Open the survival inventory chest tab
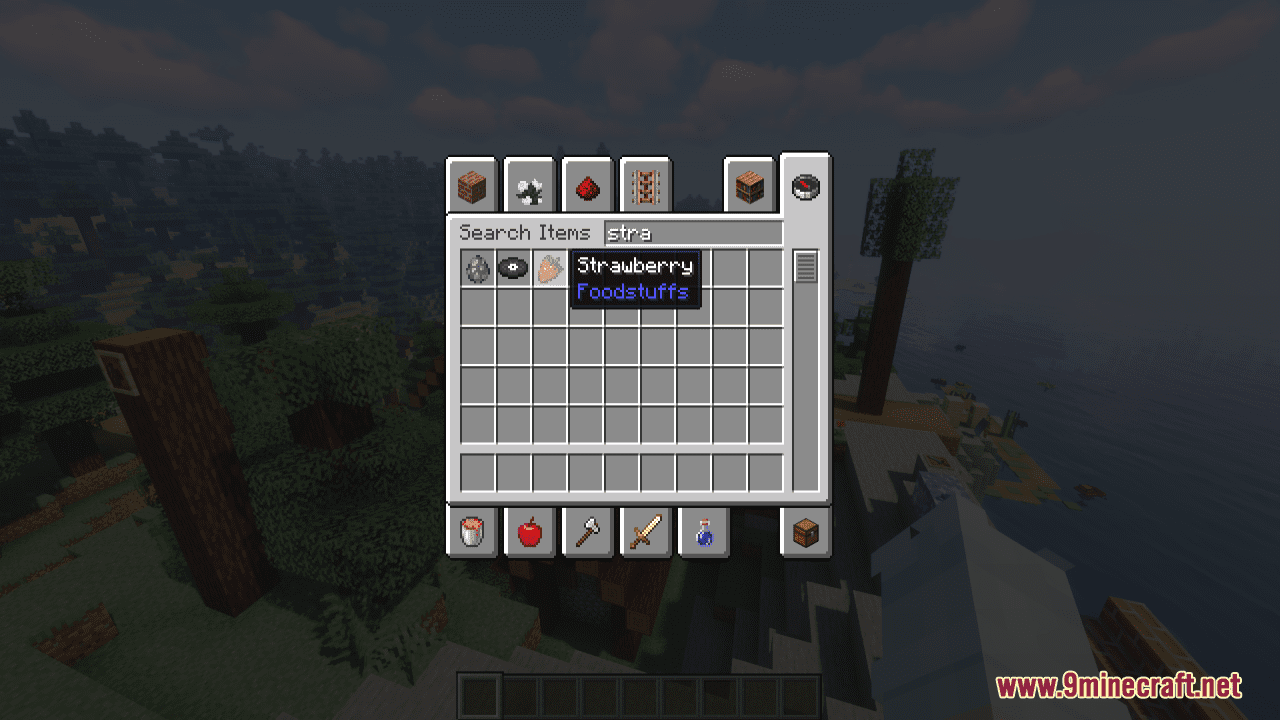This screenshot has height=720, width=1280. [x=805, y=532]
